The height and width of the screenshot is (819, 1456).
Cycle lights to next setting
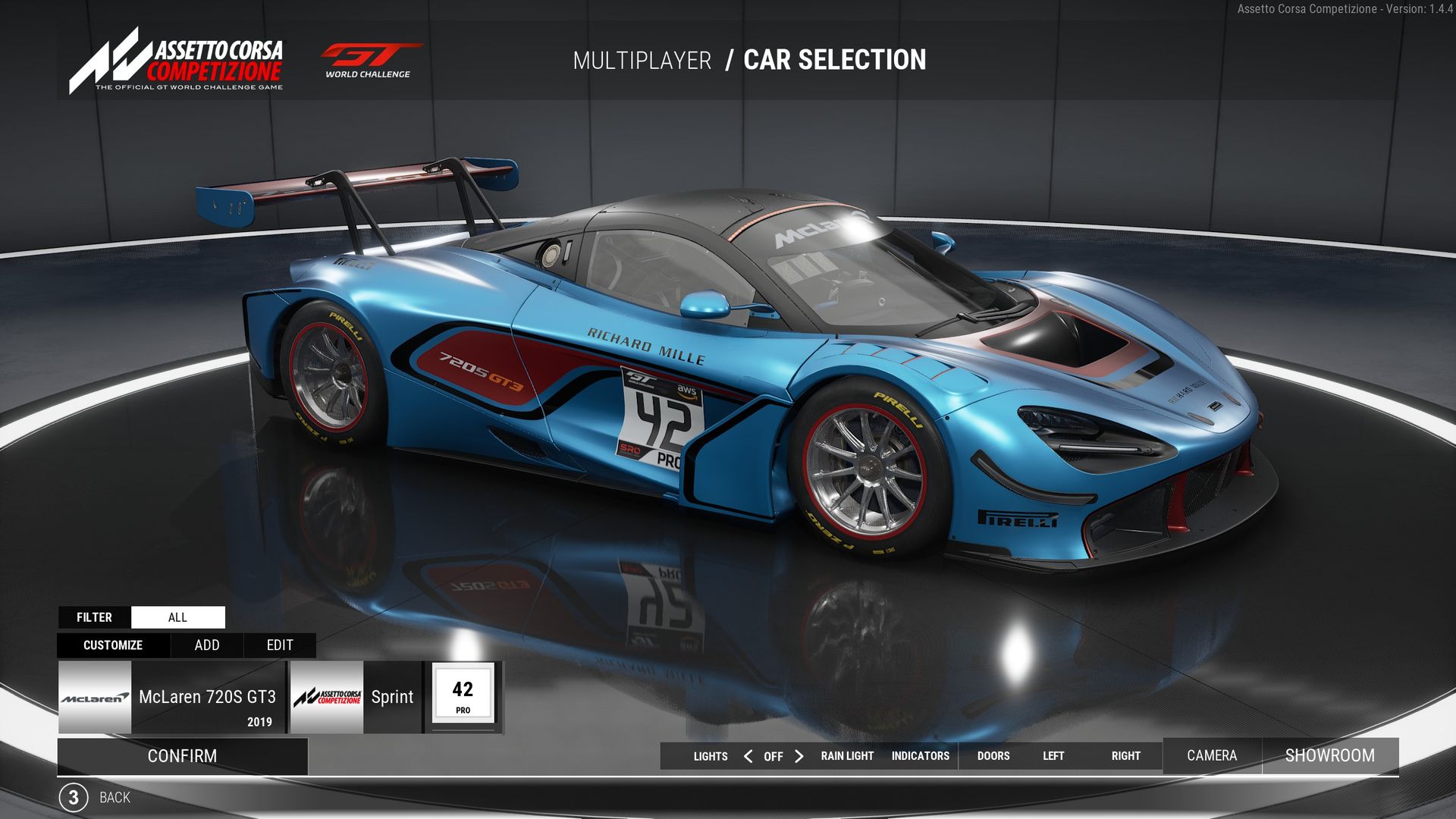tap(799, 756)
